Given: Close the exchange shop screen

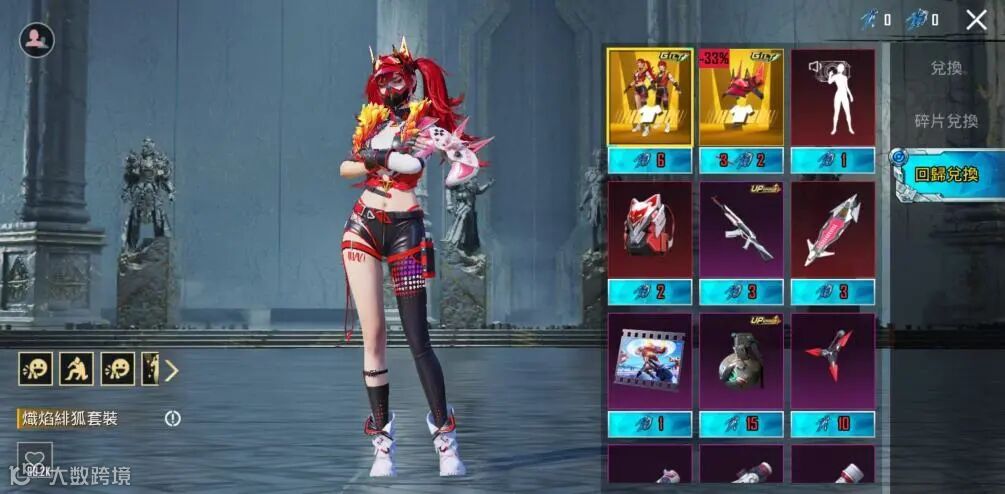Looking at the screenshot, I should (976, 19).
